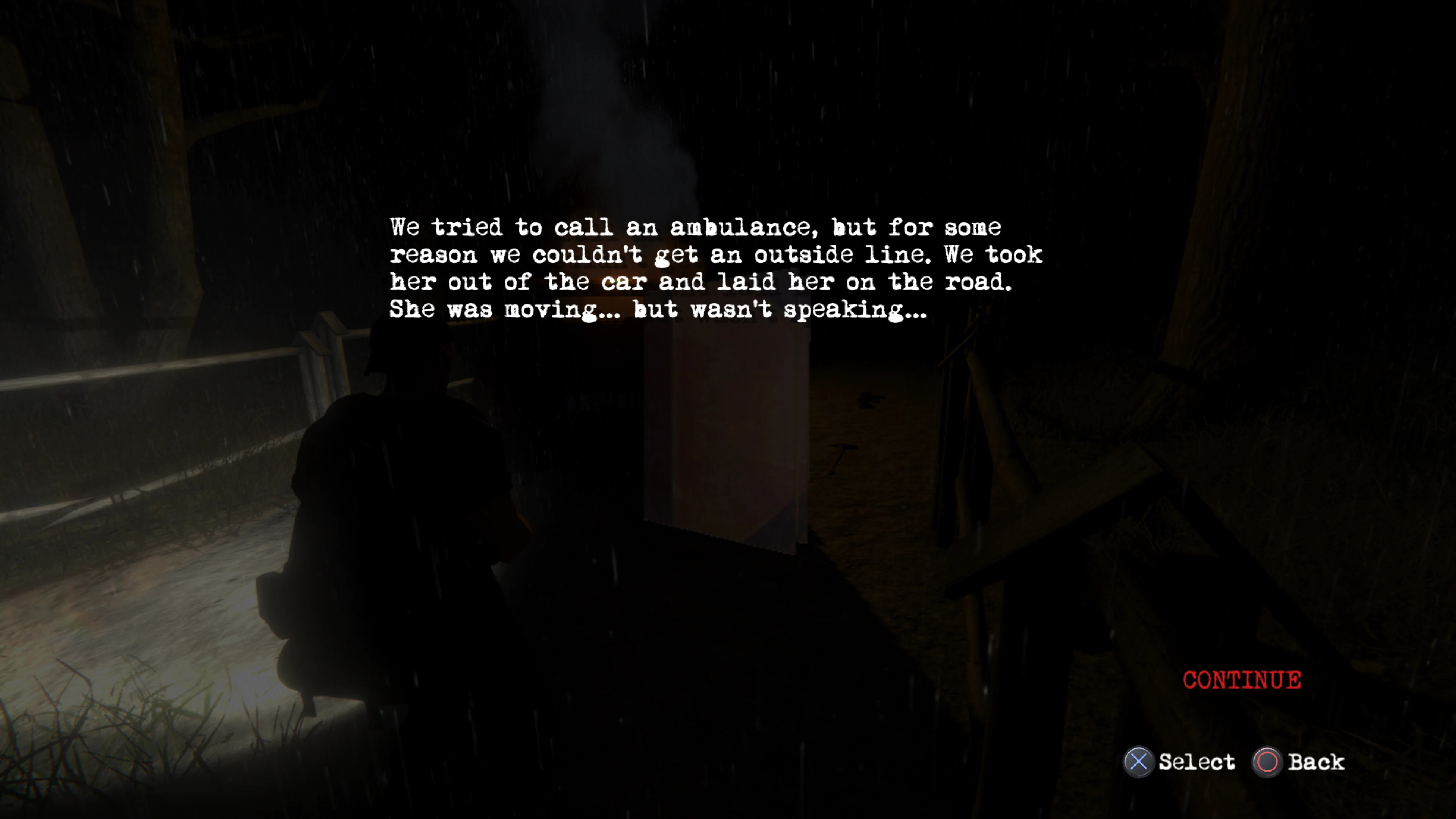Click the "Select" label next to the X button
This screenshot has width=1456, height=819.
click(x=1198, y=763)
